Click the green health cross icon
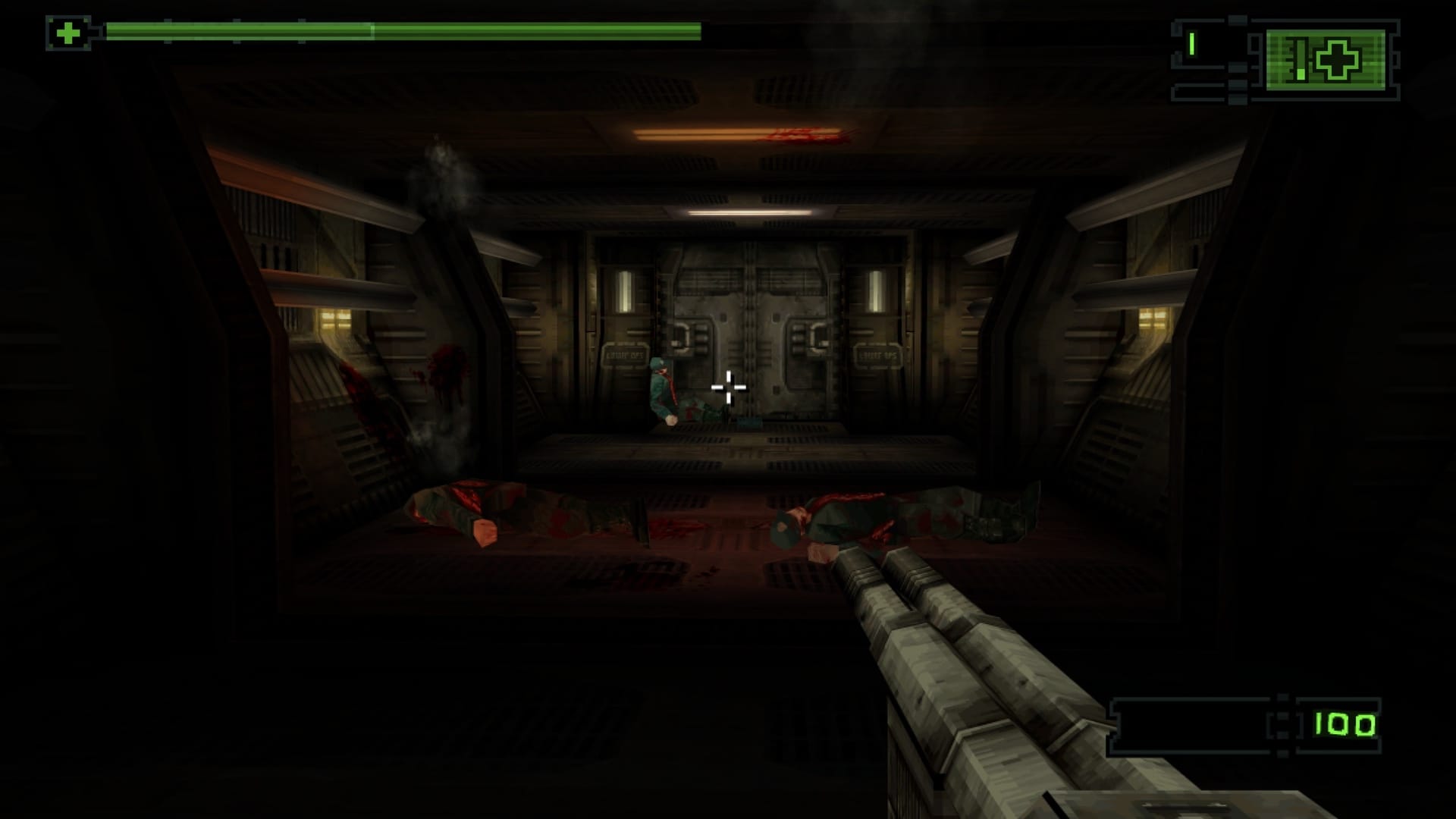The image size is (1456, 819). 68,33
